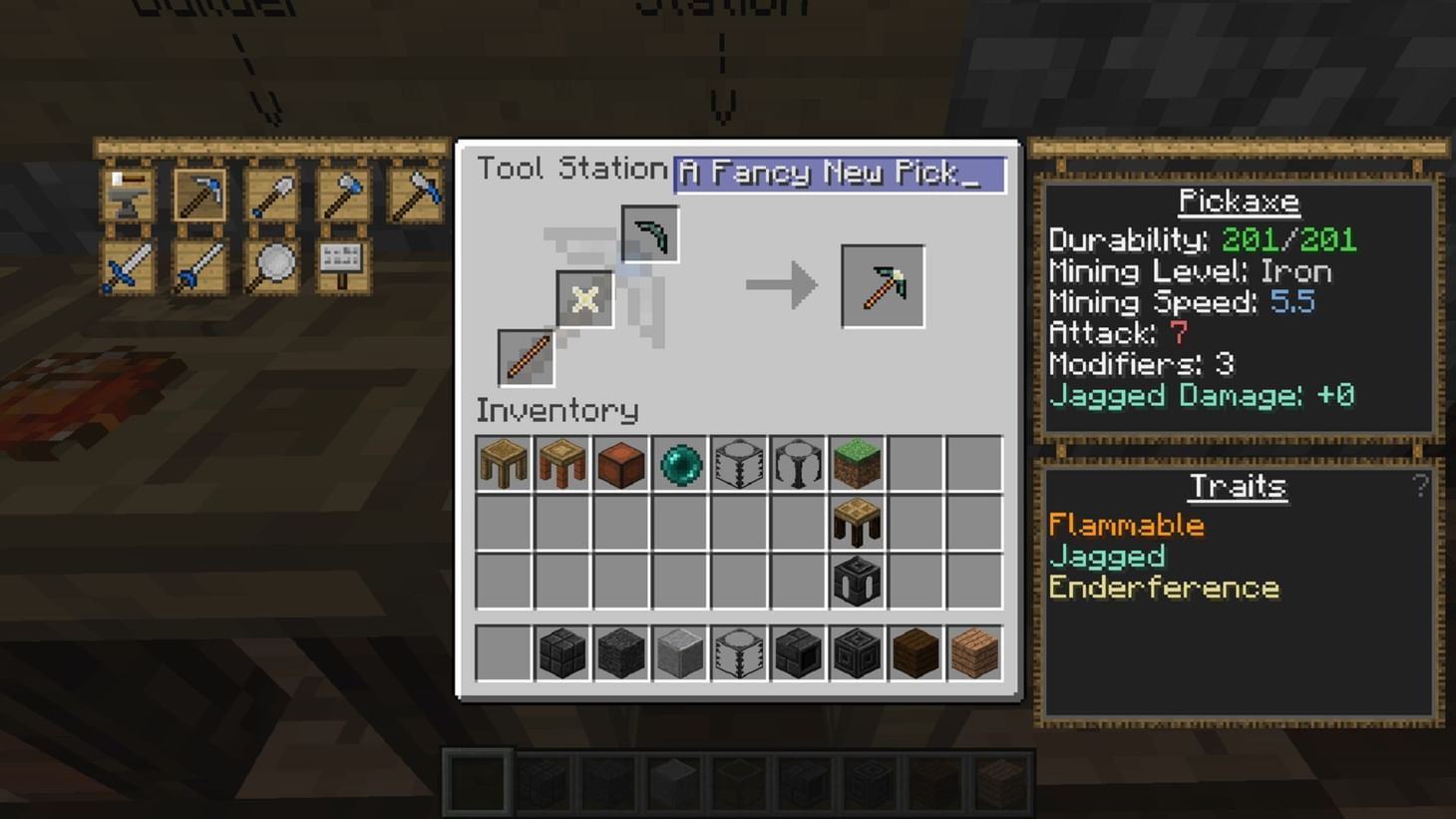Viewport: 1456px width, 819px height.
Task: Switch to the highlighted Pickaxe tab
Action: point(199,193)
